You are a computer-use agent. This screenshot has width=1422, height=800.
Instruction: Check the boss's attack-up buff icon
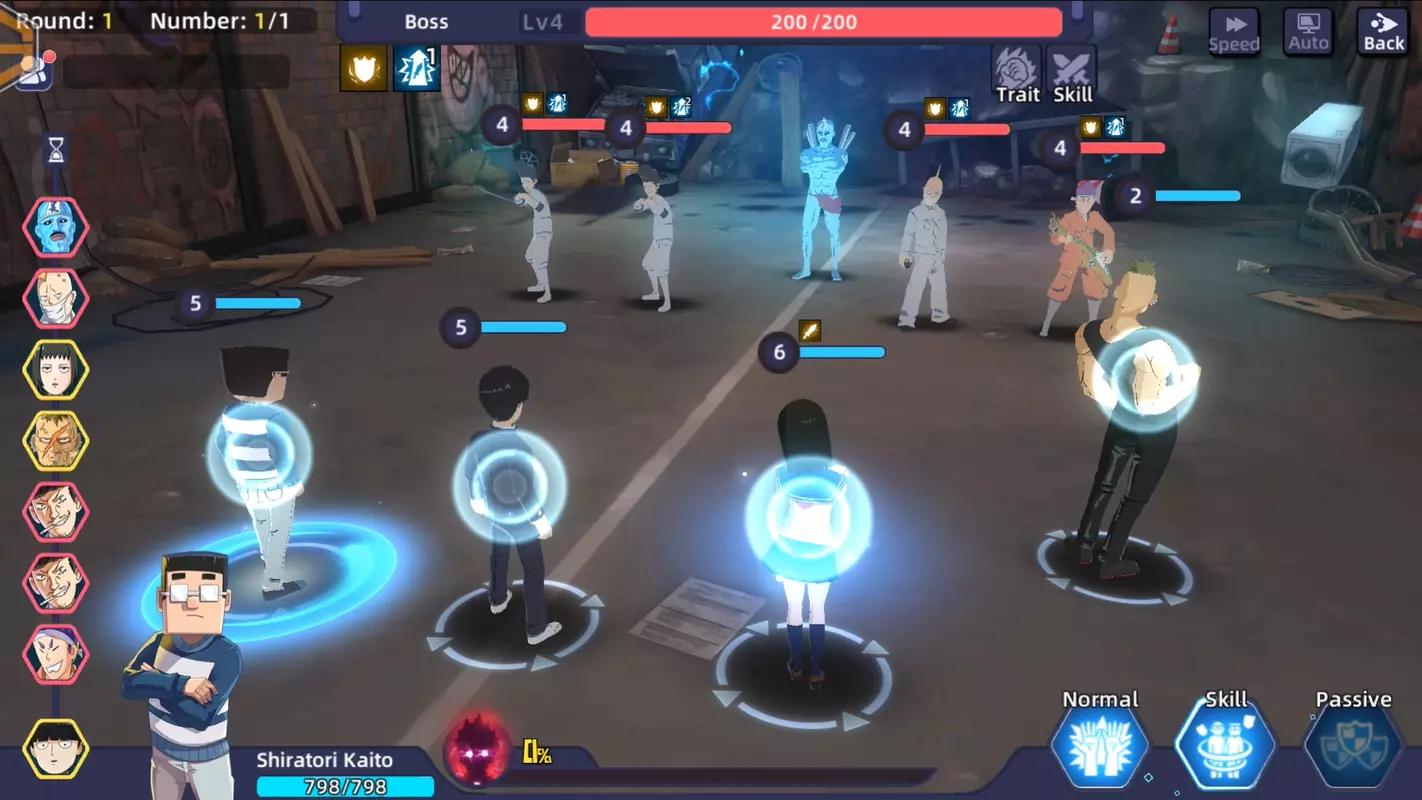pos(418,70)
